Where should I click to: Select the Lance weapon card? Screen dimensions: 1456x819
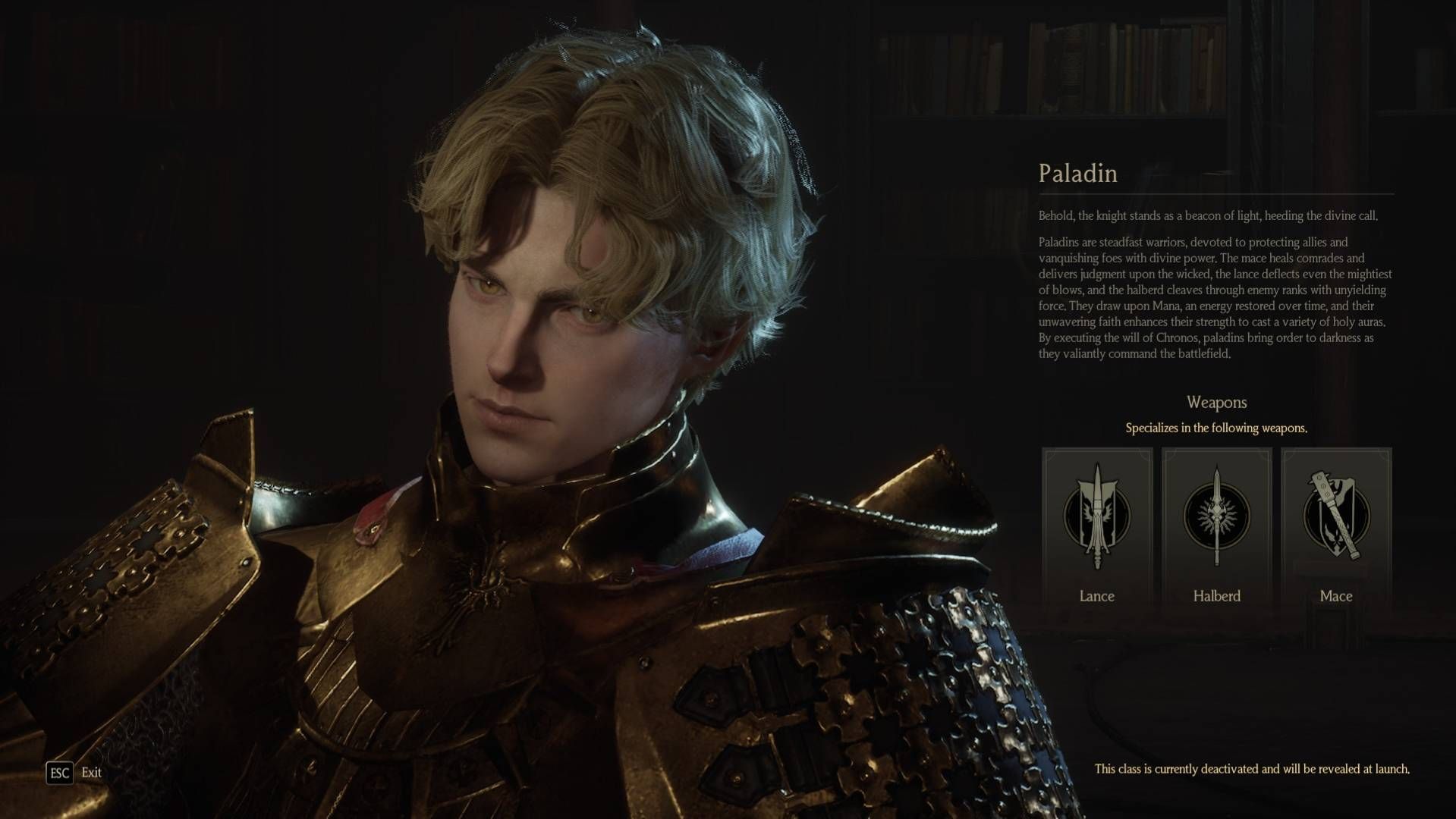point(1097,527)
